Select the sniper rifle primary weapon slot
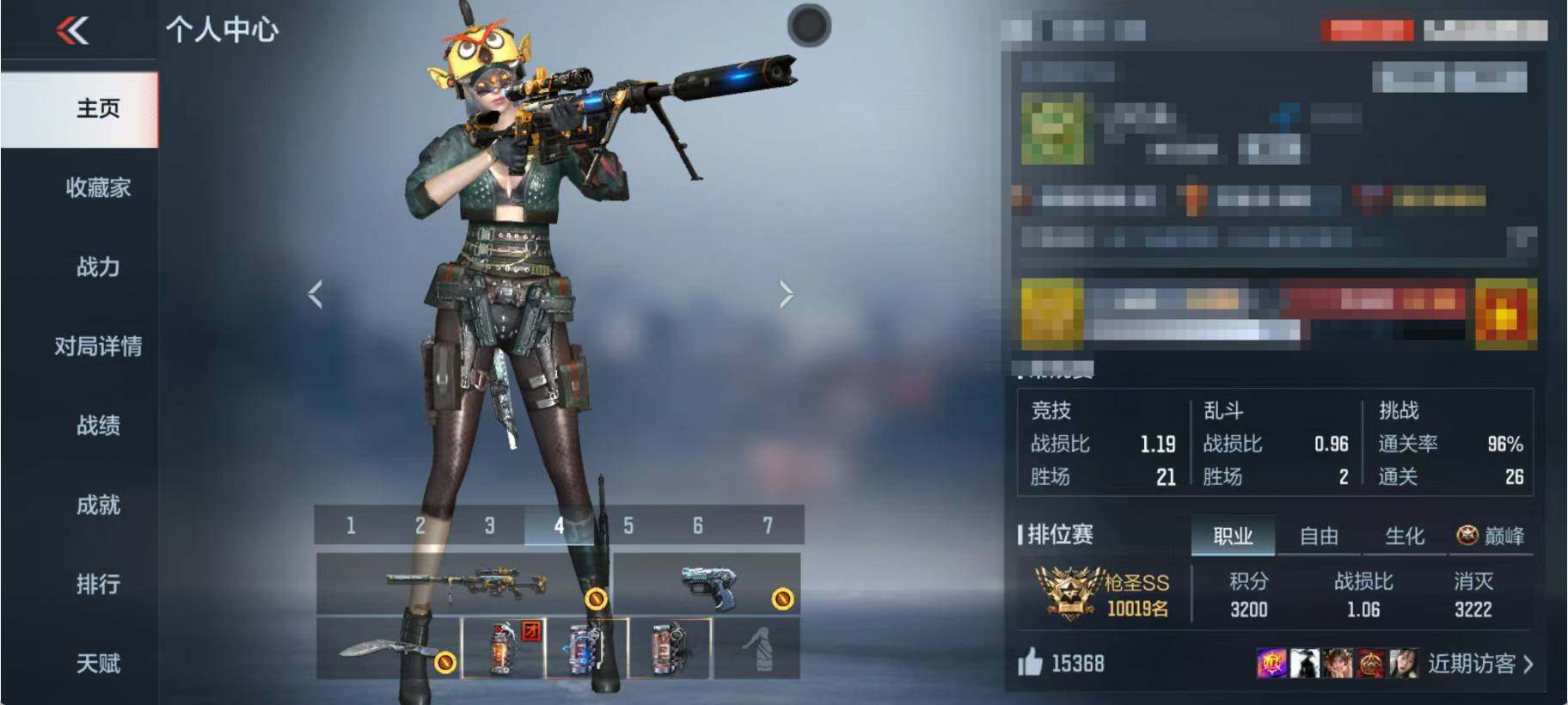This screenshot has width=1568, height=705. pos(464,584)
